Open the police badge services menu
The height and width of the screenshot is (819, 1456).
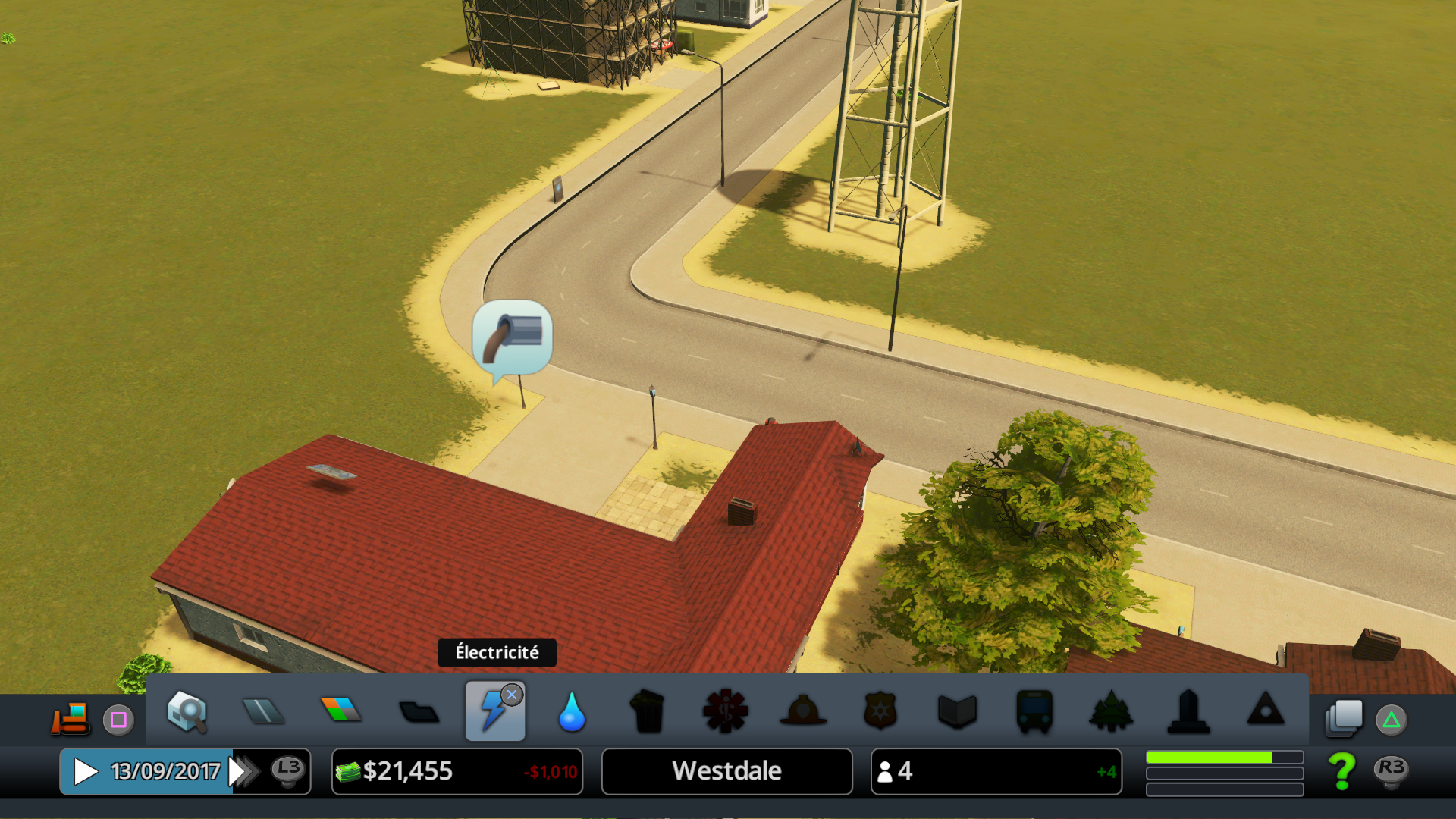pyautogui.click(x=880, y=711)
